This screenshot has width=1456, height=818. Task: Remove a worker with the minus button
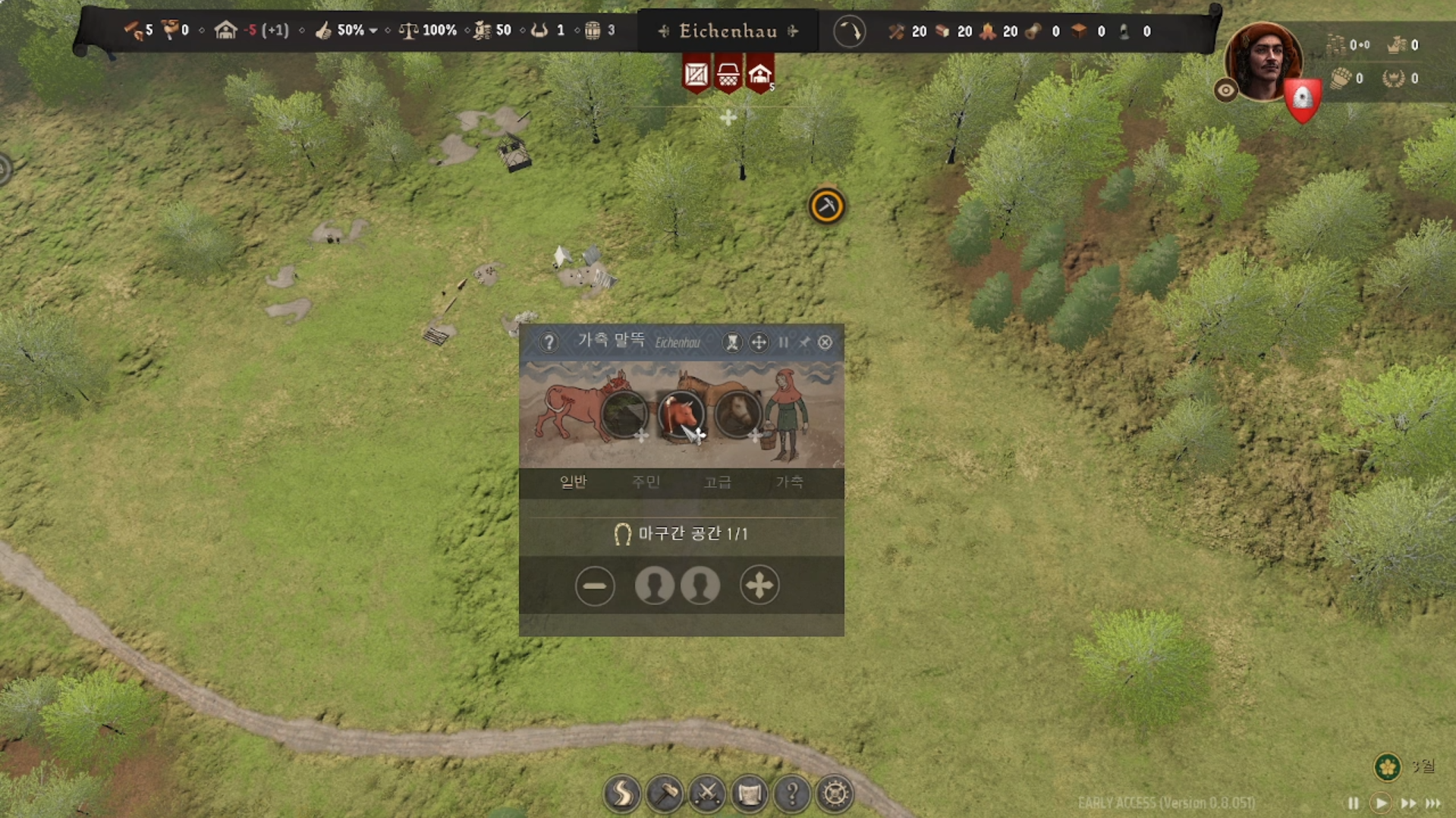click(594, 586)
